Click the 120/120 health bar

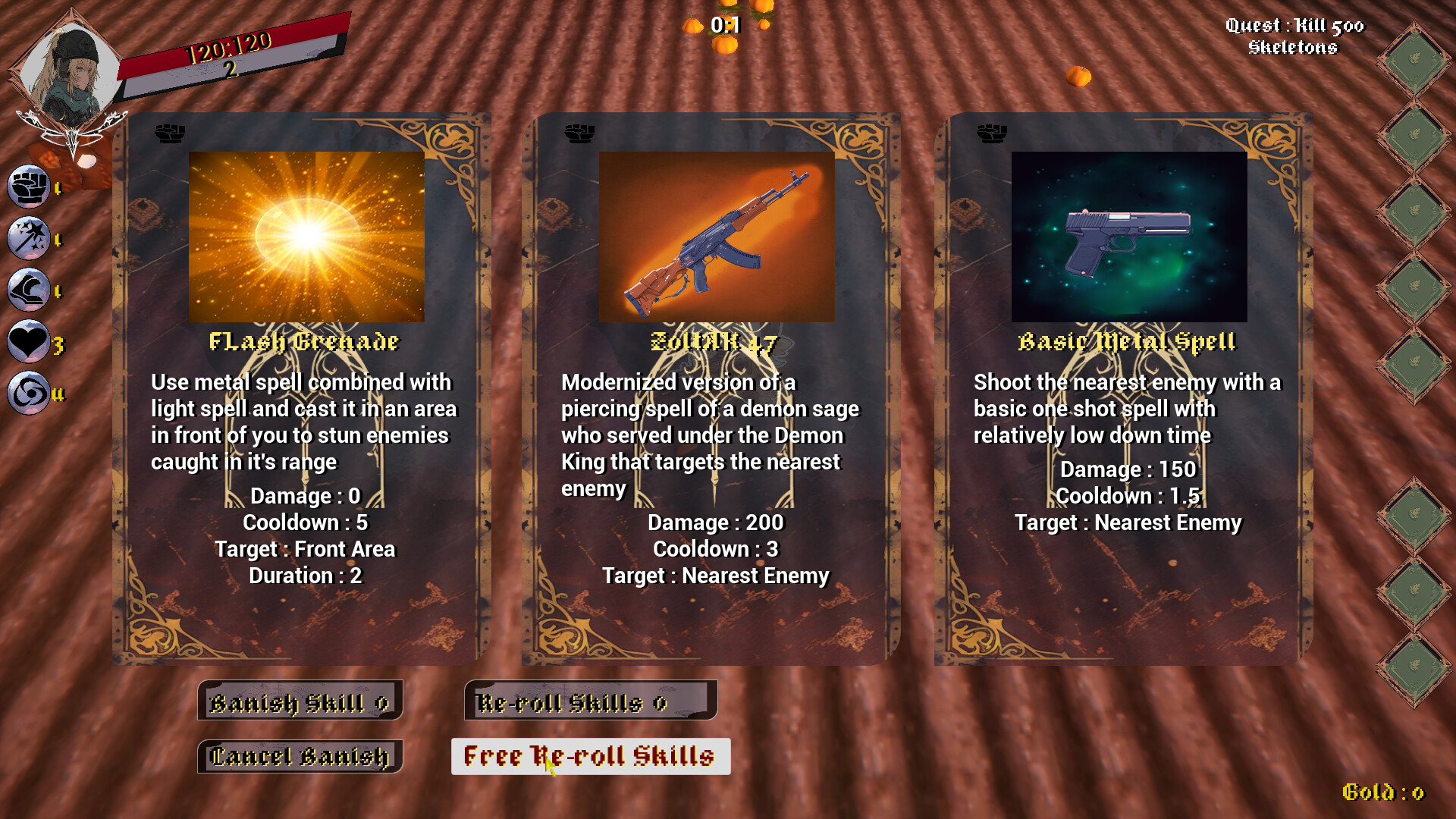[x=227, y=47]
